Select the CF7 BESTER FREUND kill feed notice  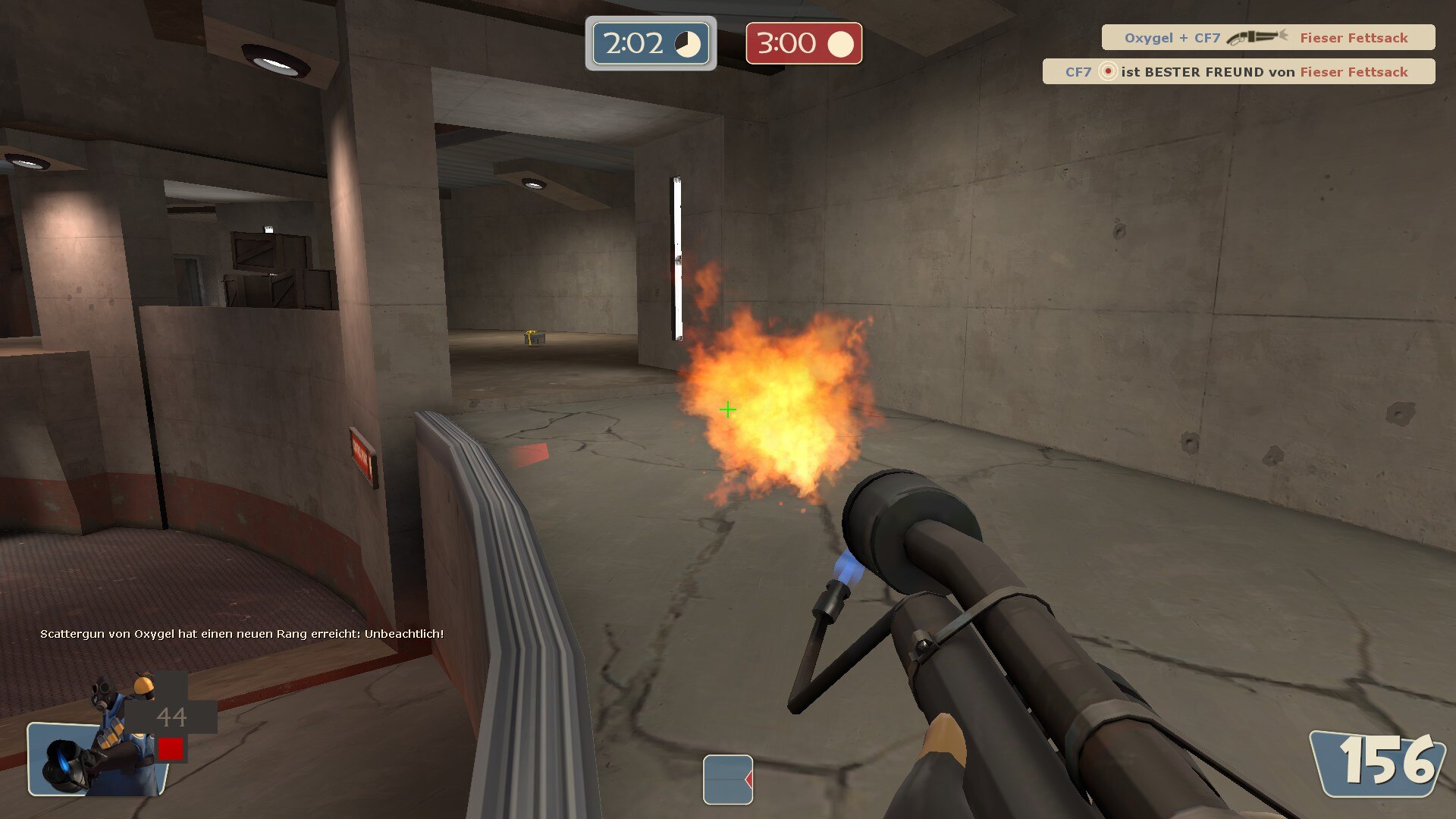coord(1238,72)
